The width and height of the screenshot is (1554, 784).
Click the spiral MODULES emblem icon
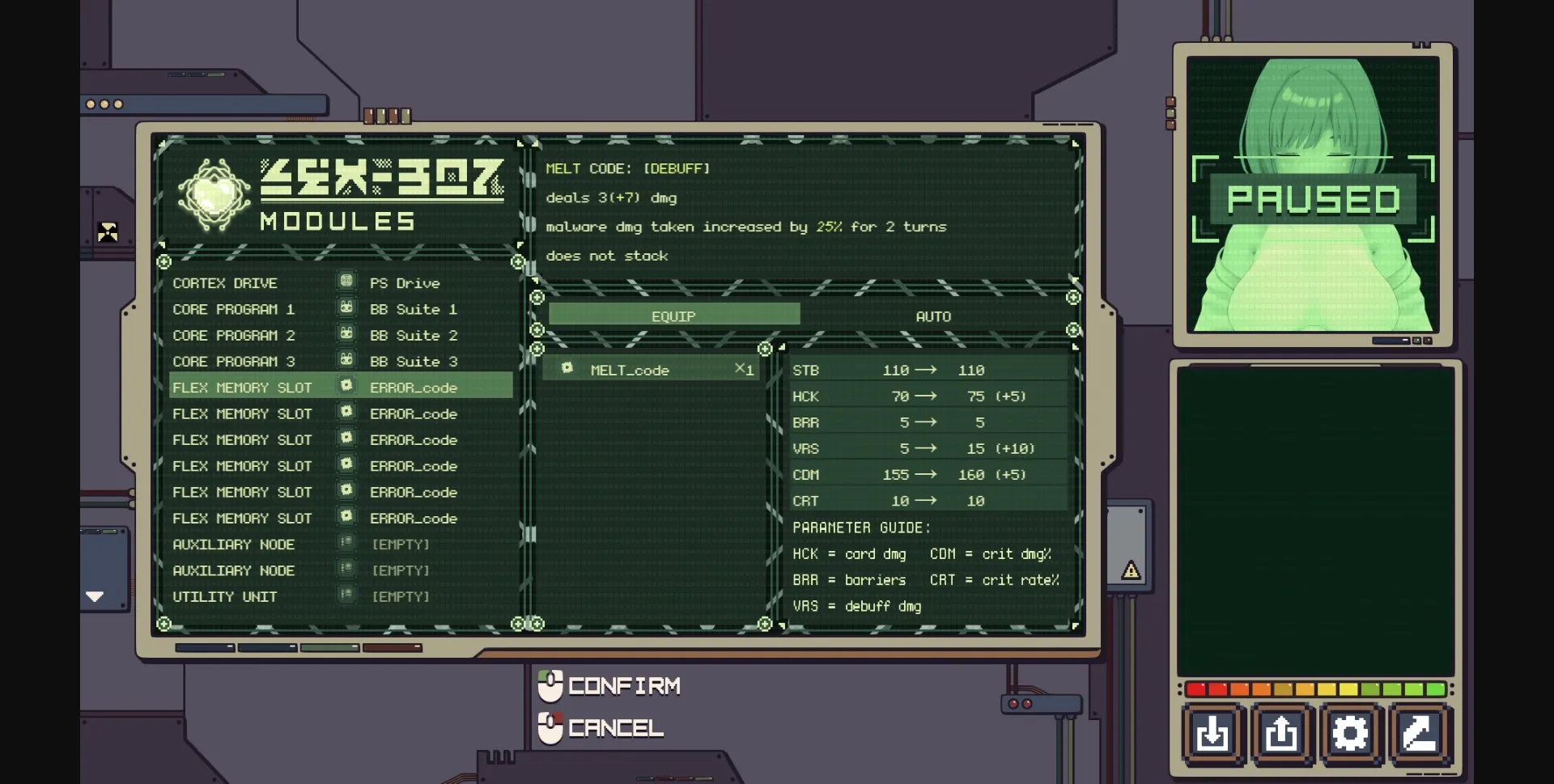click(x=214, y=195)
